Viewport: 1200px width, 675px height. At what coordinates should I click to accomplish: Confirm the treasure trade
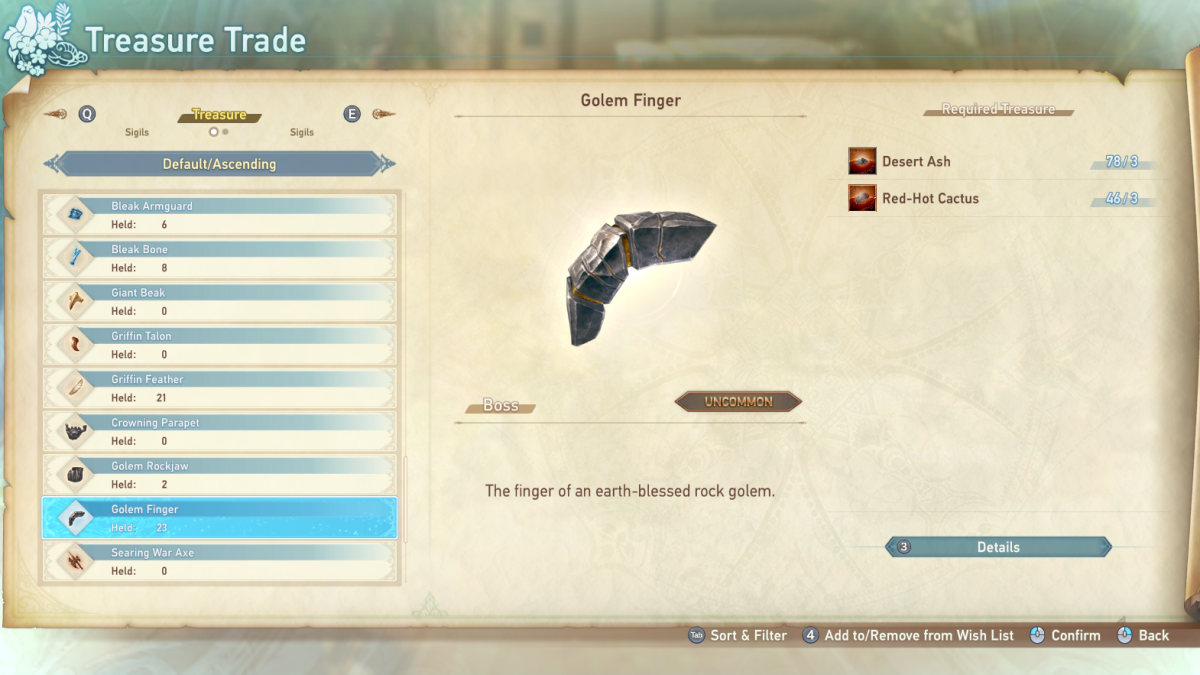(1064, 635)
